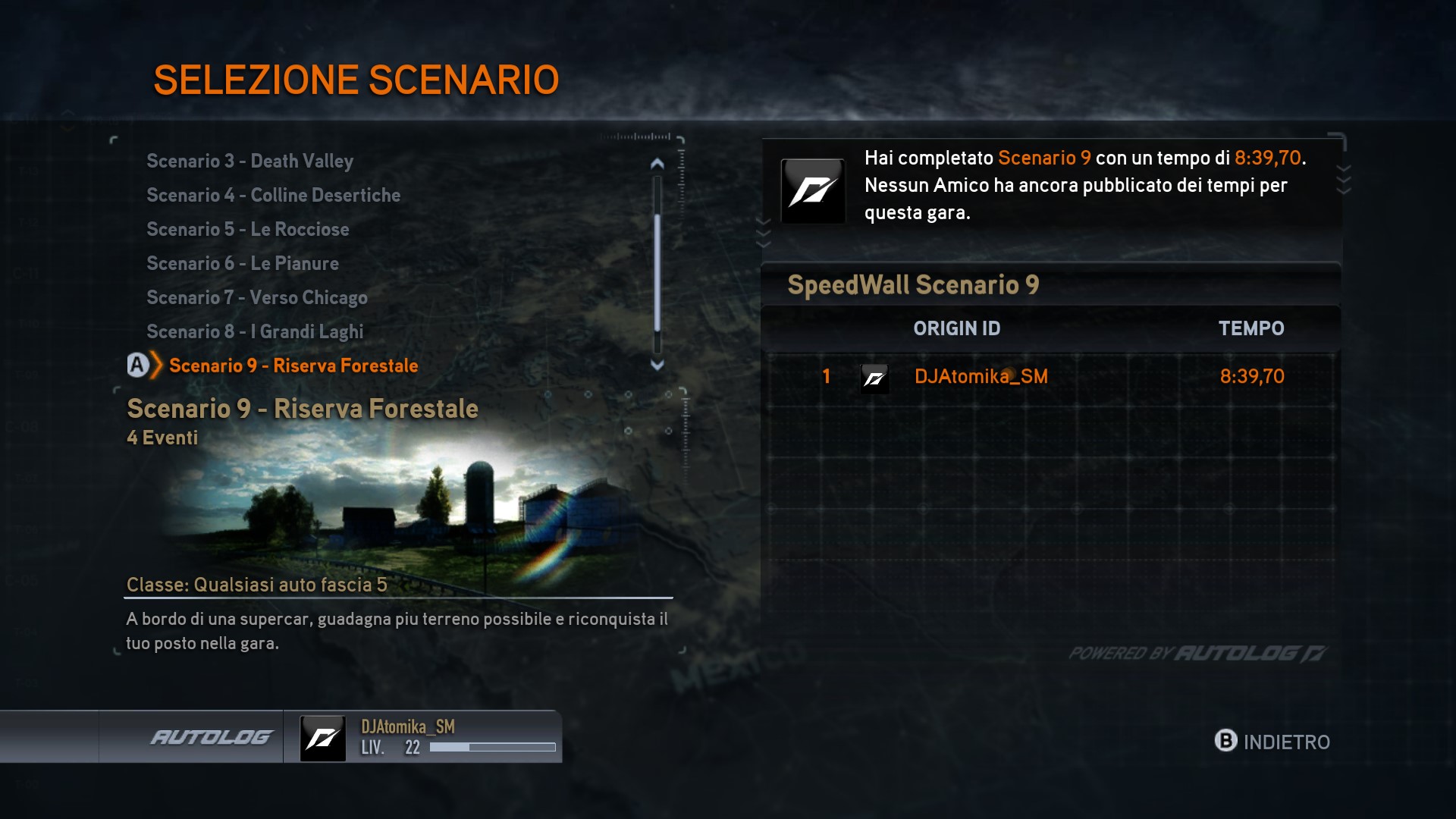Choose Scenario 7 - Verso Chicago
1456x819 pixels.
[256, 298]
